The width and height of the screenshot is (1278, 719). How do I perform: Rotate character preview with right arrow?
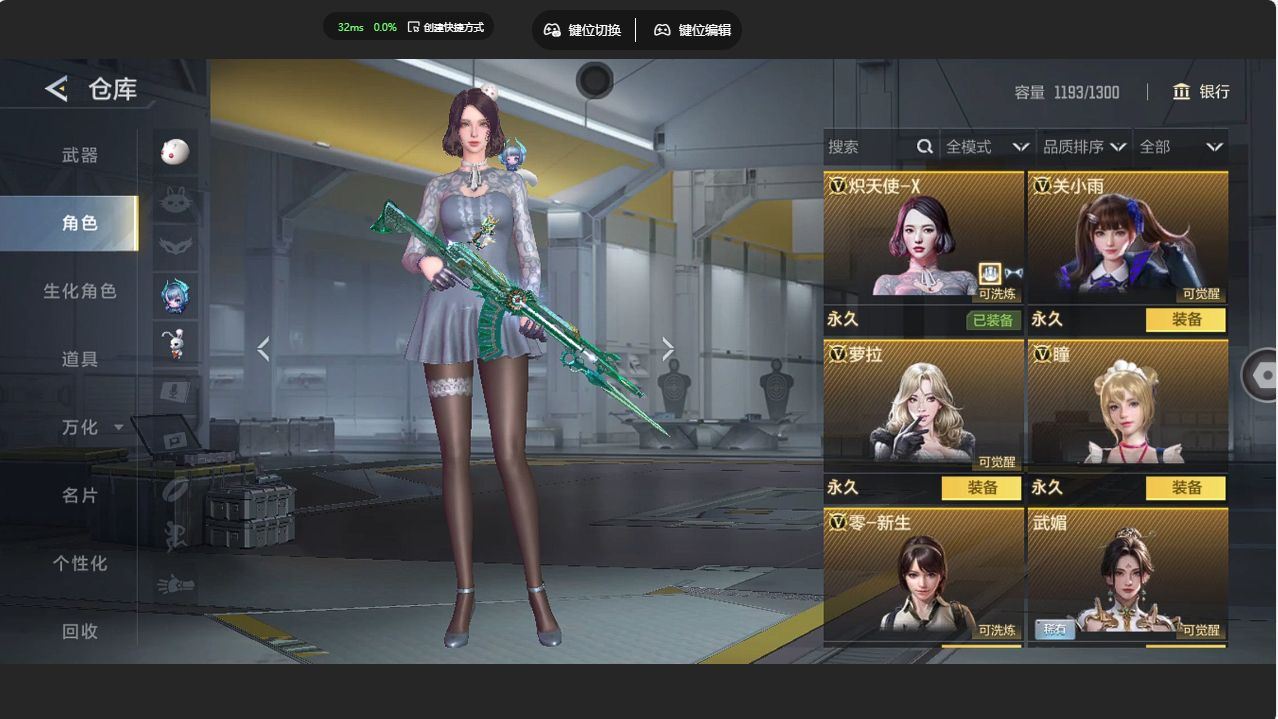(x=668, y=349)
